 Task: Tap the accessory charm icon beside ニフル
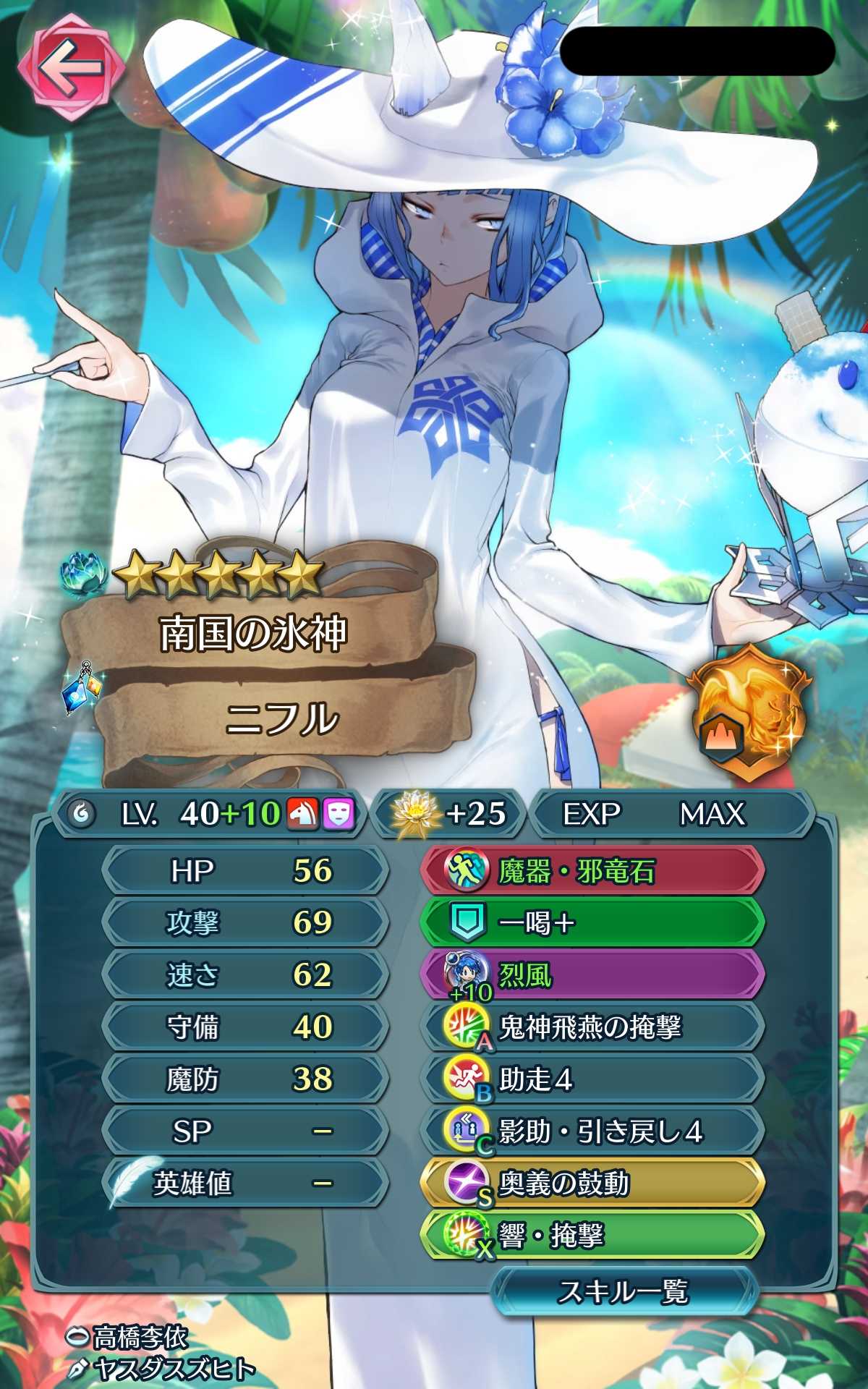pyautogui.click(x=81, y=687)
